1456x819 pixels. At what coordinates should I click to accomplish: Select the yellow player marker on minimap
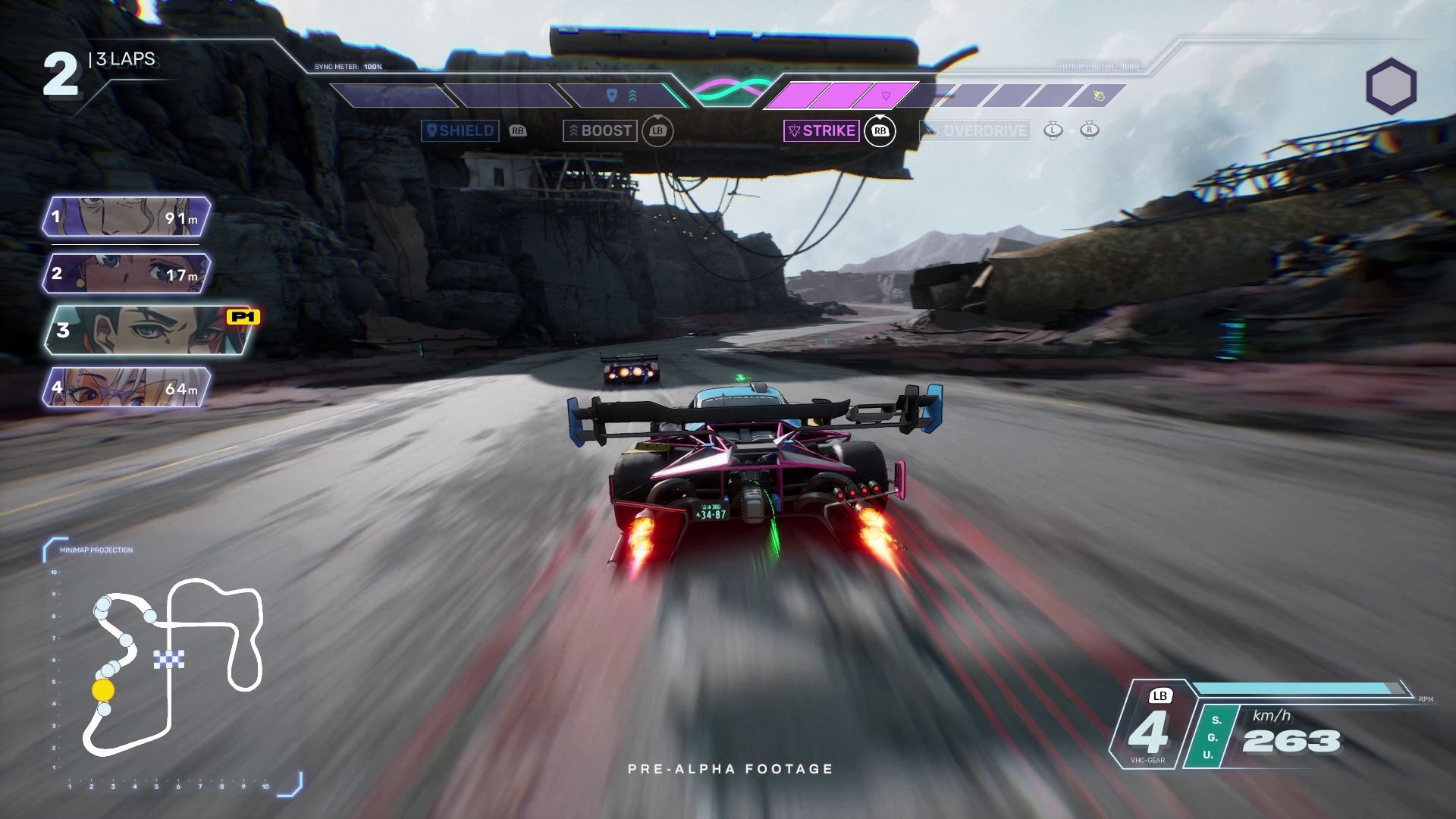click(x=103, y=690)
